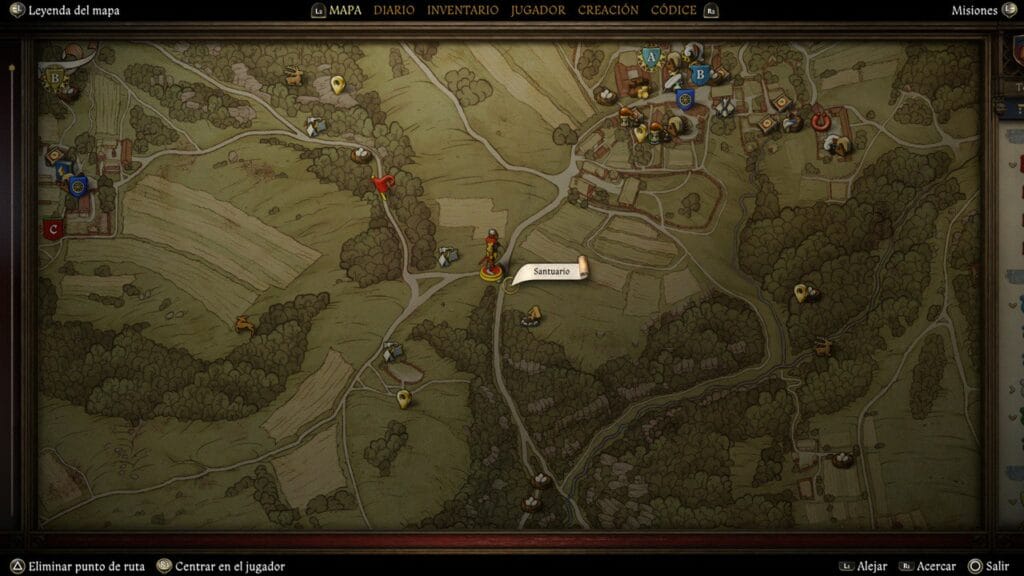Zoom in with Acercar
Viewport: 1024px width, 576px height.
[x=935, y=566]
